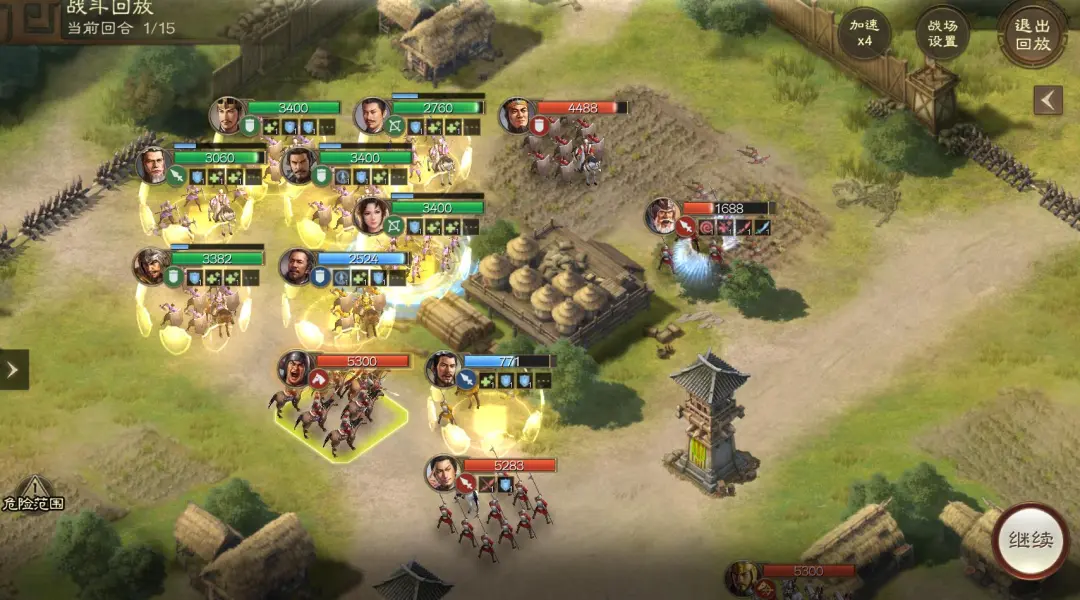Select the green general with 3382 troops
The height and width of the screenshot is (600, 1080).
[x=152, y=266]
